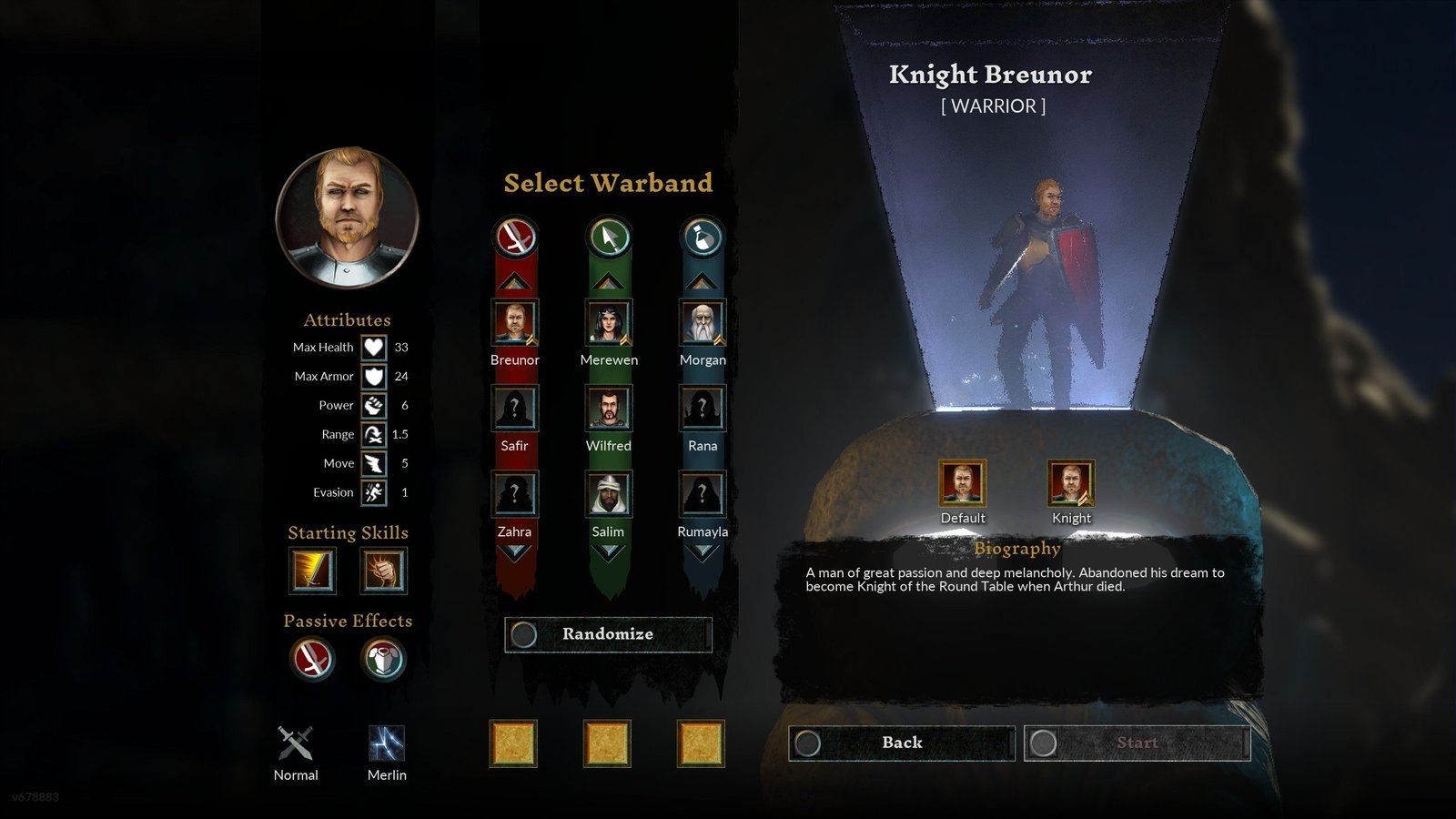Click the Merlin lightning icon
This screenshot has height=819, width=1456.
point(387,743)
